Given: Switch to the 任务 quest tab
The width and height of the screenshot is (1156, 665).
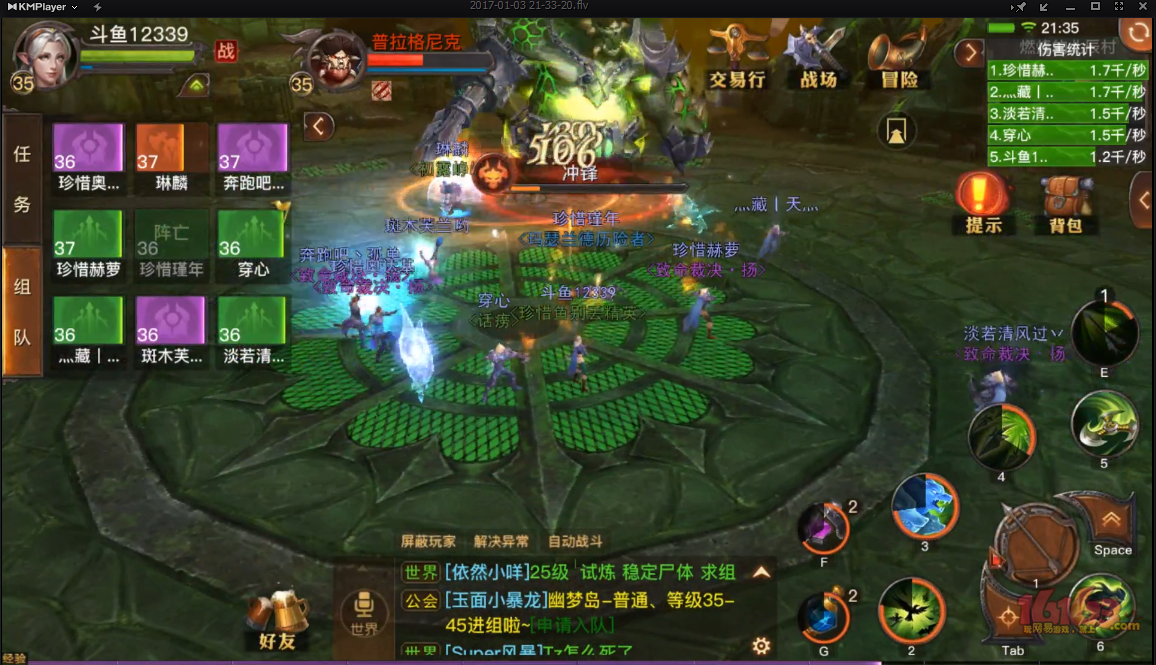Looking at the screenshot, I should coord(22,179).
